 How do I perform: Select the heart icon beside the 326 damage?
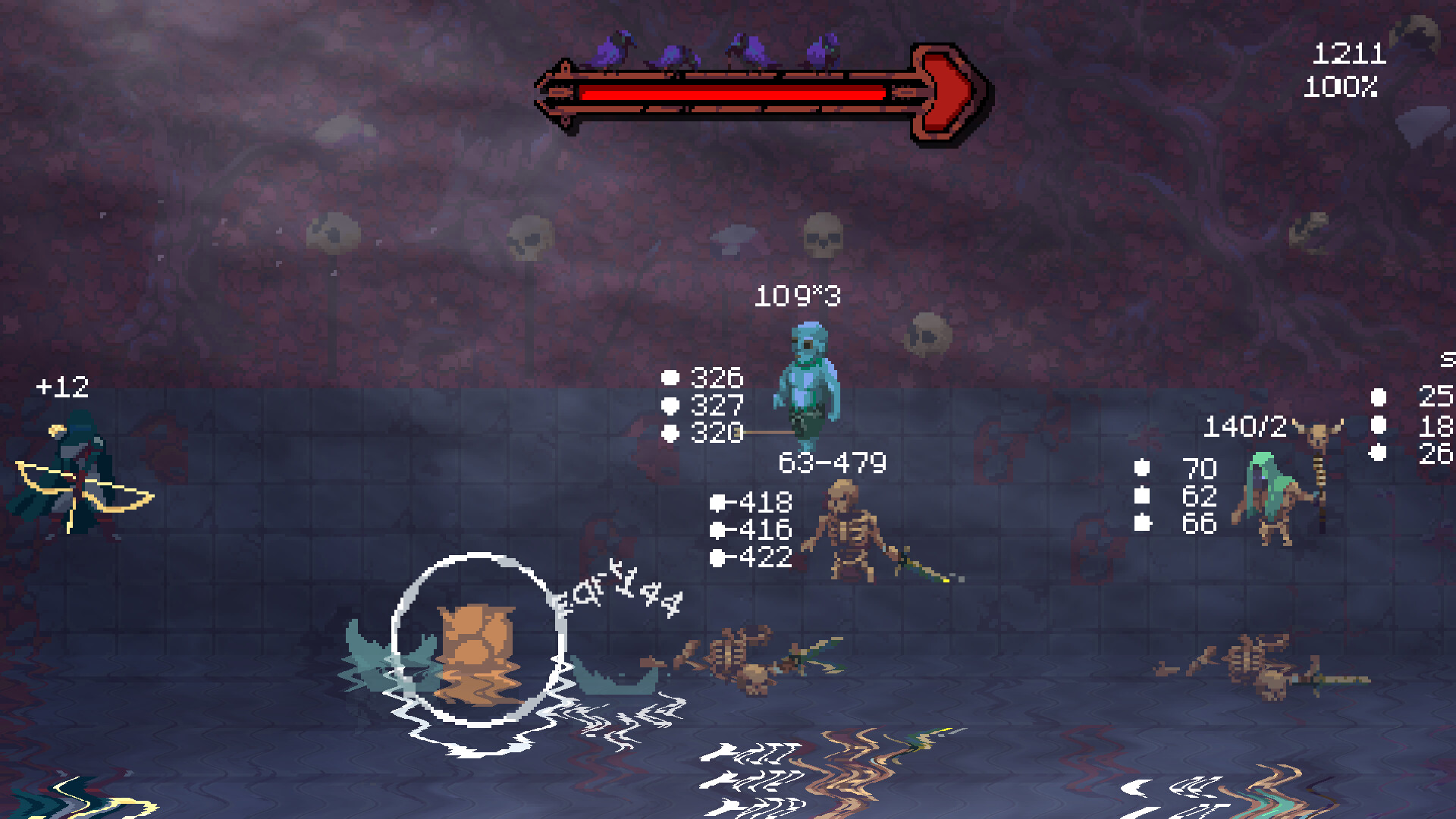pyautogui.click(x=670, y=375)
